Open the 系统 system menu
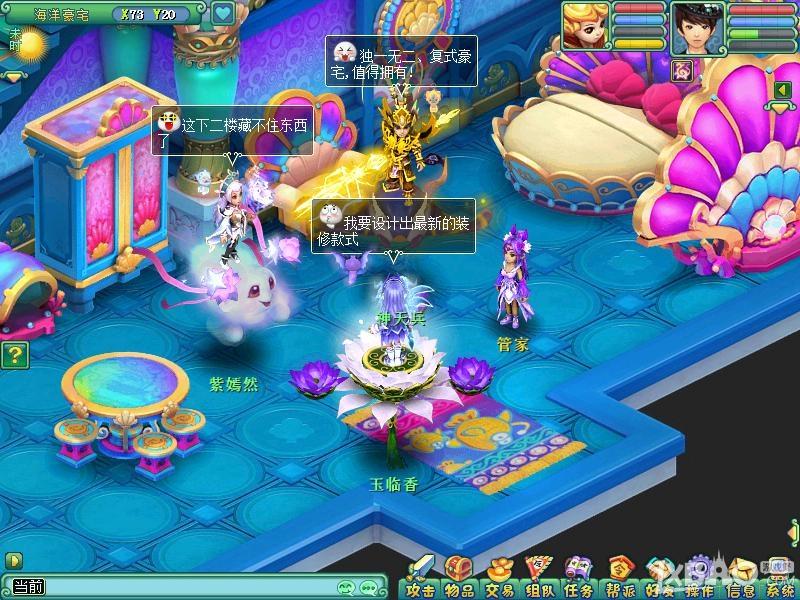Screen dimensions: 800x600 778,578
